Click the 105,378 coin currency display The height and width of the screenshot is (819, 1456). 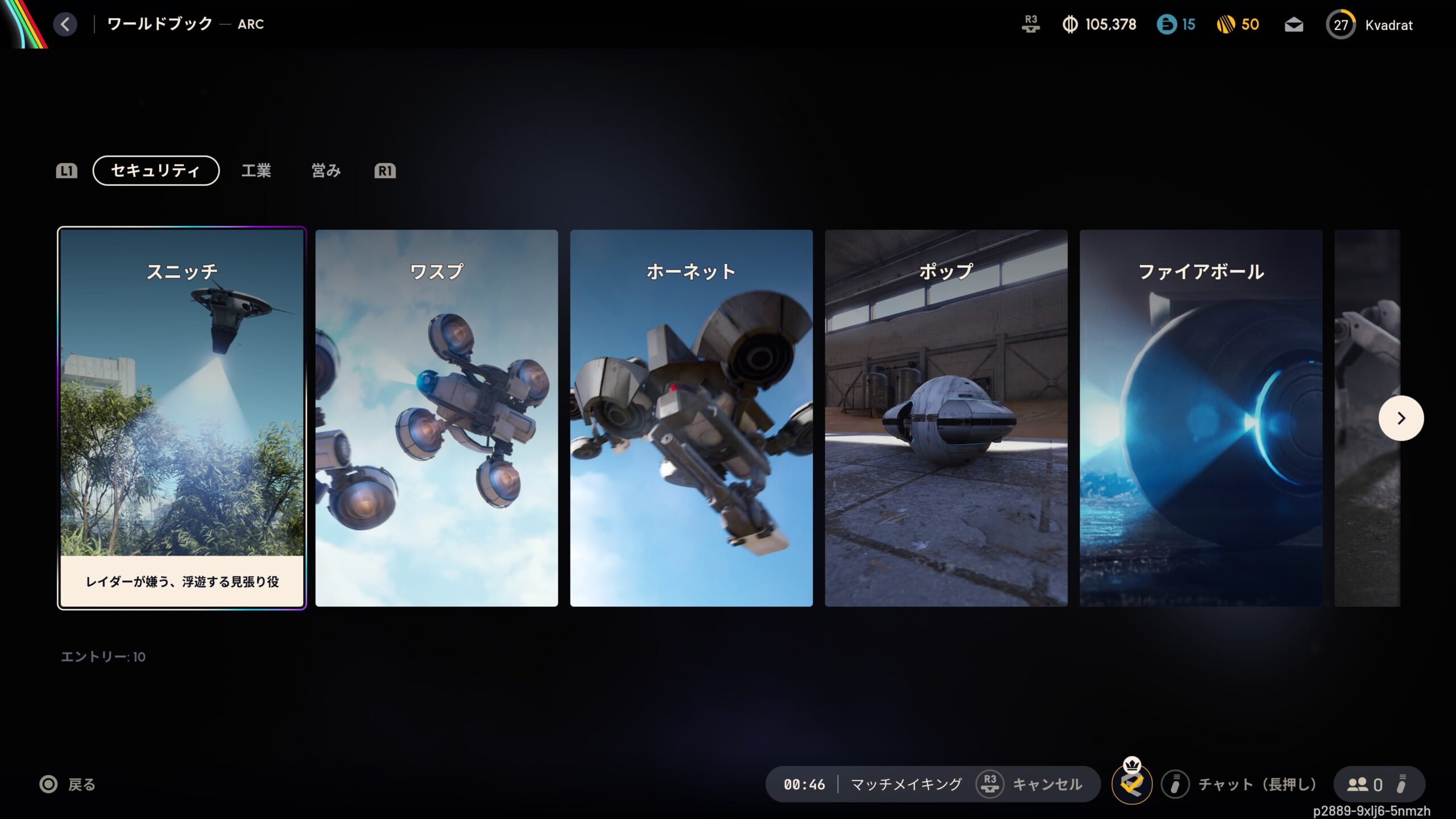coord(1099,24)
